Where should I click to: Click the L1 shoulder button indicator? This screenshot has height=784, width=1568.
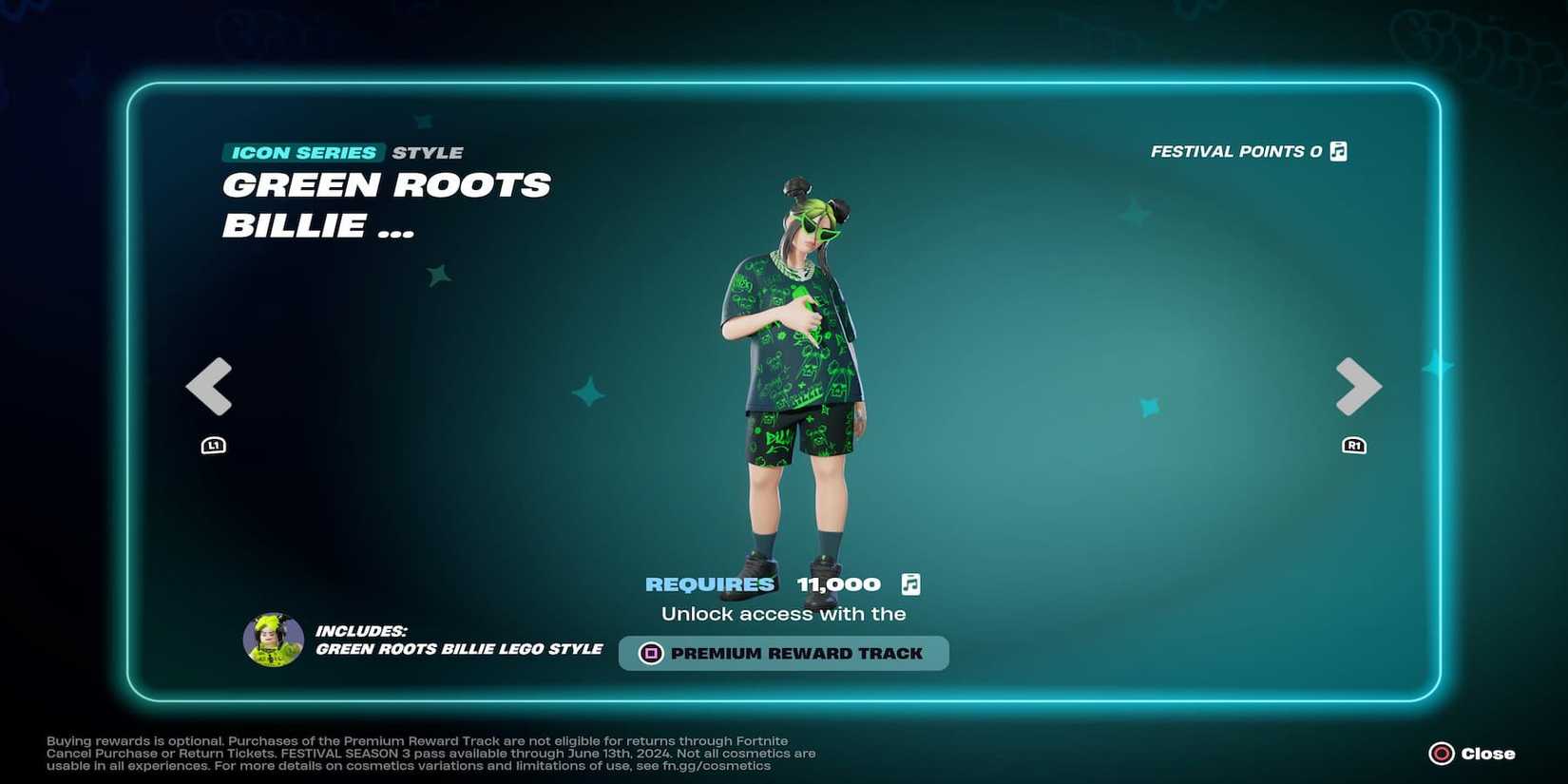click(x=213, y=444)
